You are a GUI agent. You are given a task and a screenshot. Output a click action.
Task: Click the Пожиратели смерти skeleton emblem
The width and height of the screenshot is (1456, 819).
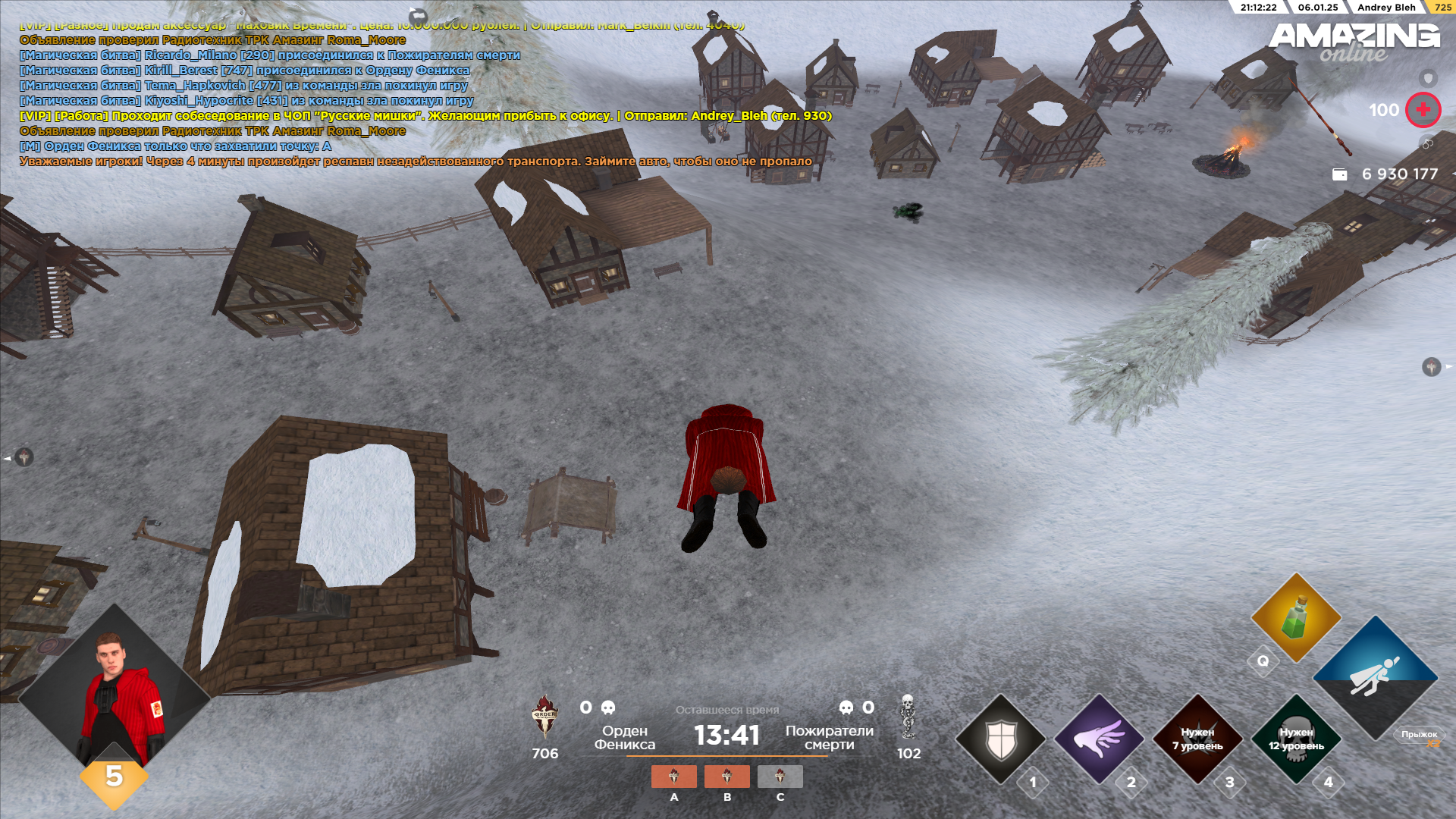click(x=908, y=717)
